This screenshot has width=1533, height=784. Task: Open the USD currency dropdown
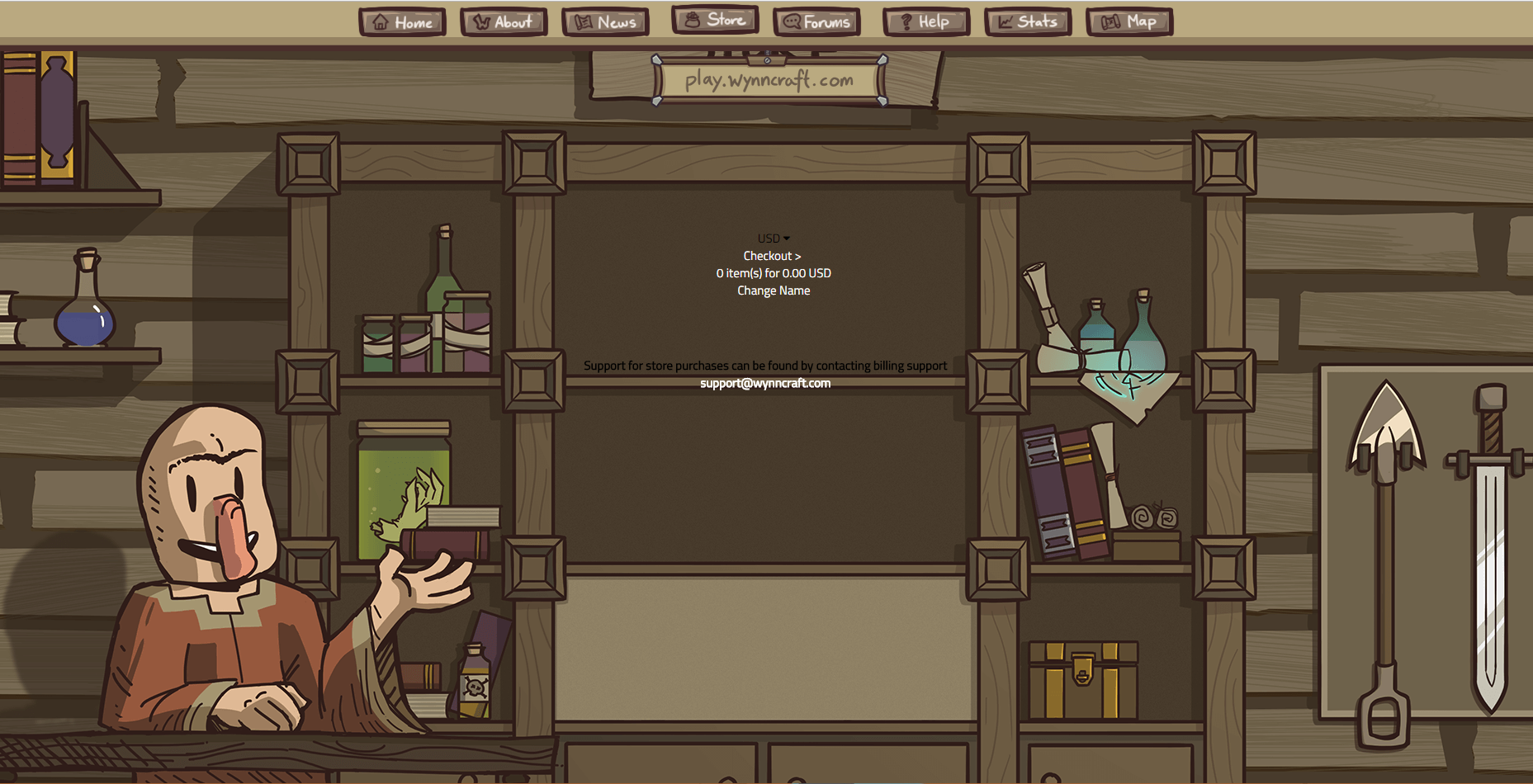pos(774,239)
